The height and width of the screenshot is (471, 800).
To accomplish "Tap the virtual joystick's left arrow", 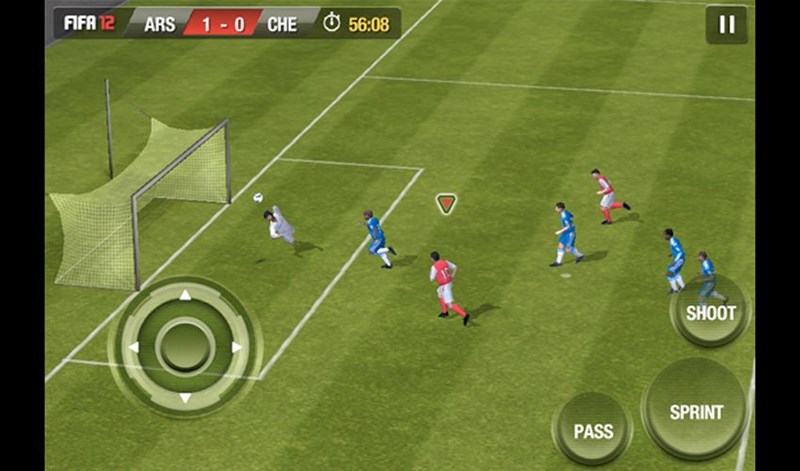I will tap(132, 347).
